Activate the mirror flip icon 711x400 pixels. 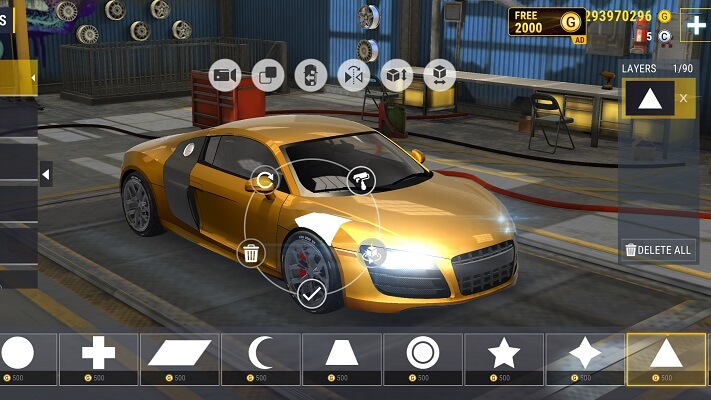coord(353,75)
